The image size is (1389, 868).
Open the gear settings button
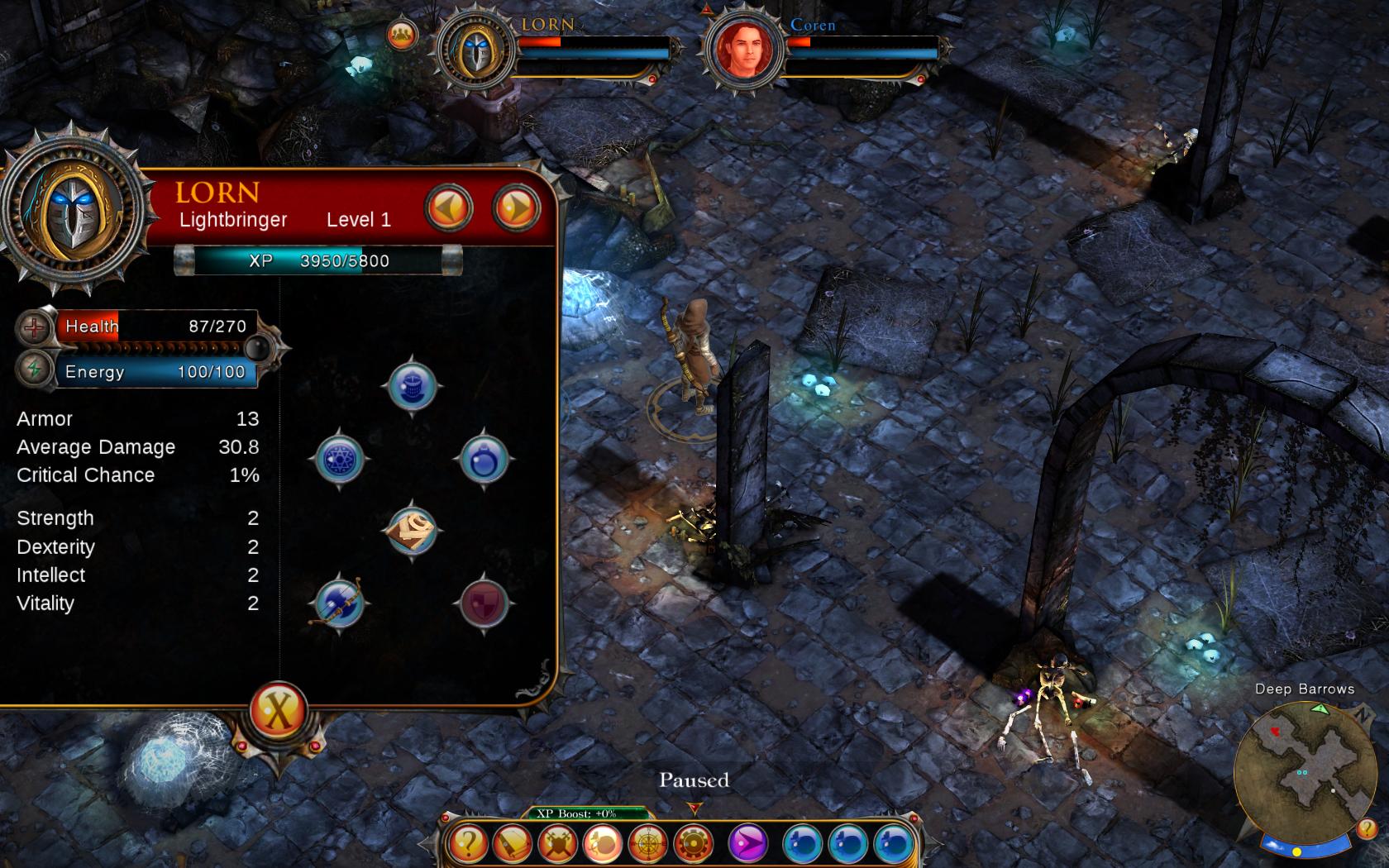point(693,844)
